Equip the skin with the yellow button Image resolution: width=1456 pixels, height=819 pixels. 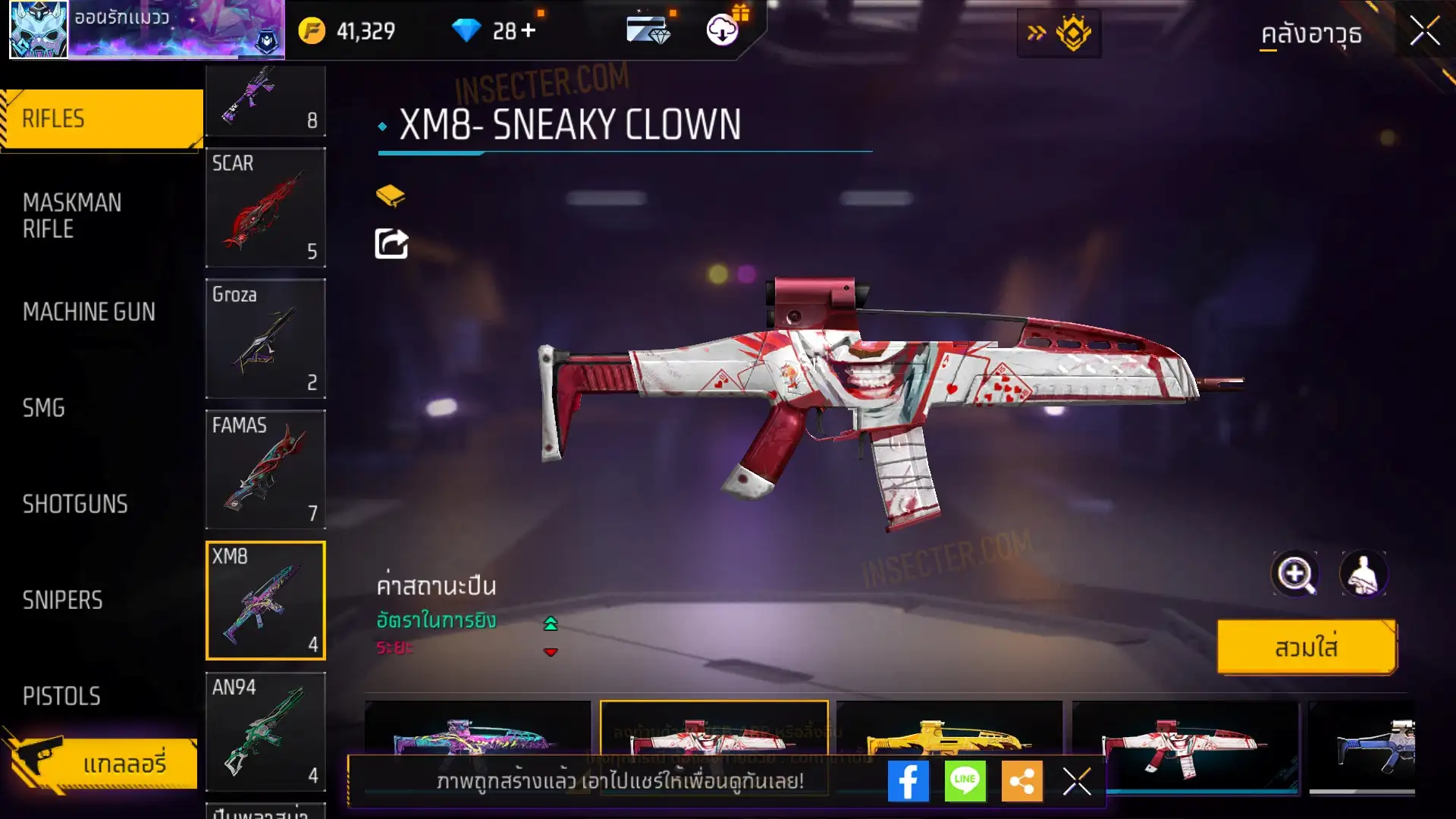(1306, 648)
